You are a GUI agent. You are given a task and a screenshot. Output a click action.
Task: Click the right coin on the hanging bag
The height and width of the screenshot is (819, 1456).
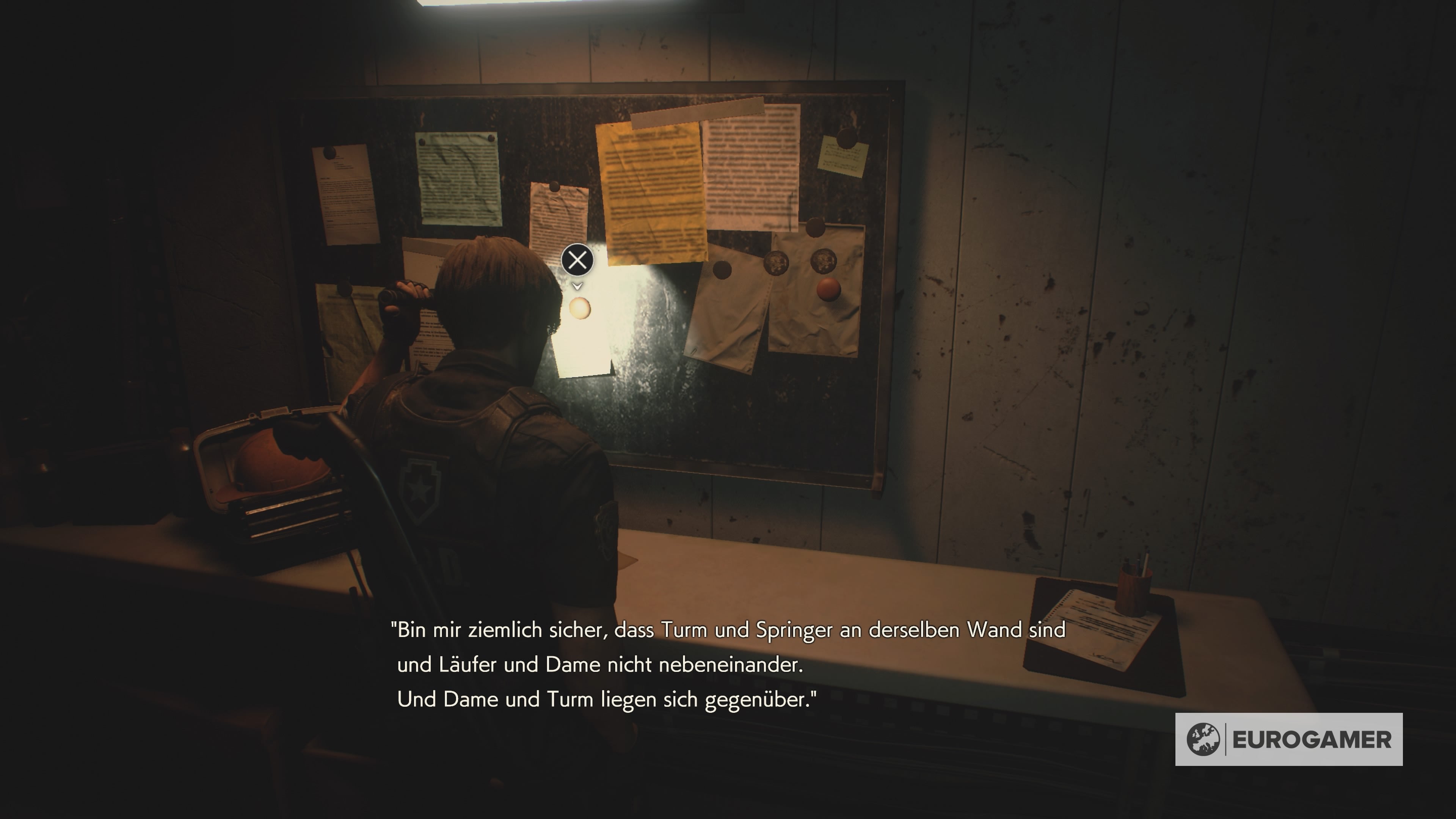point(826,262)
